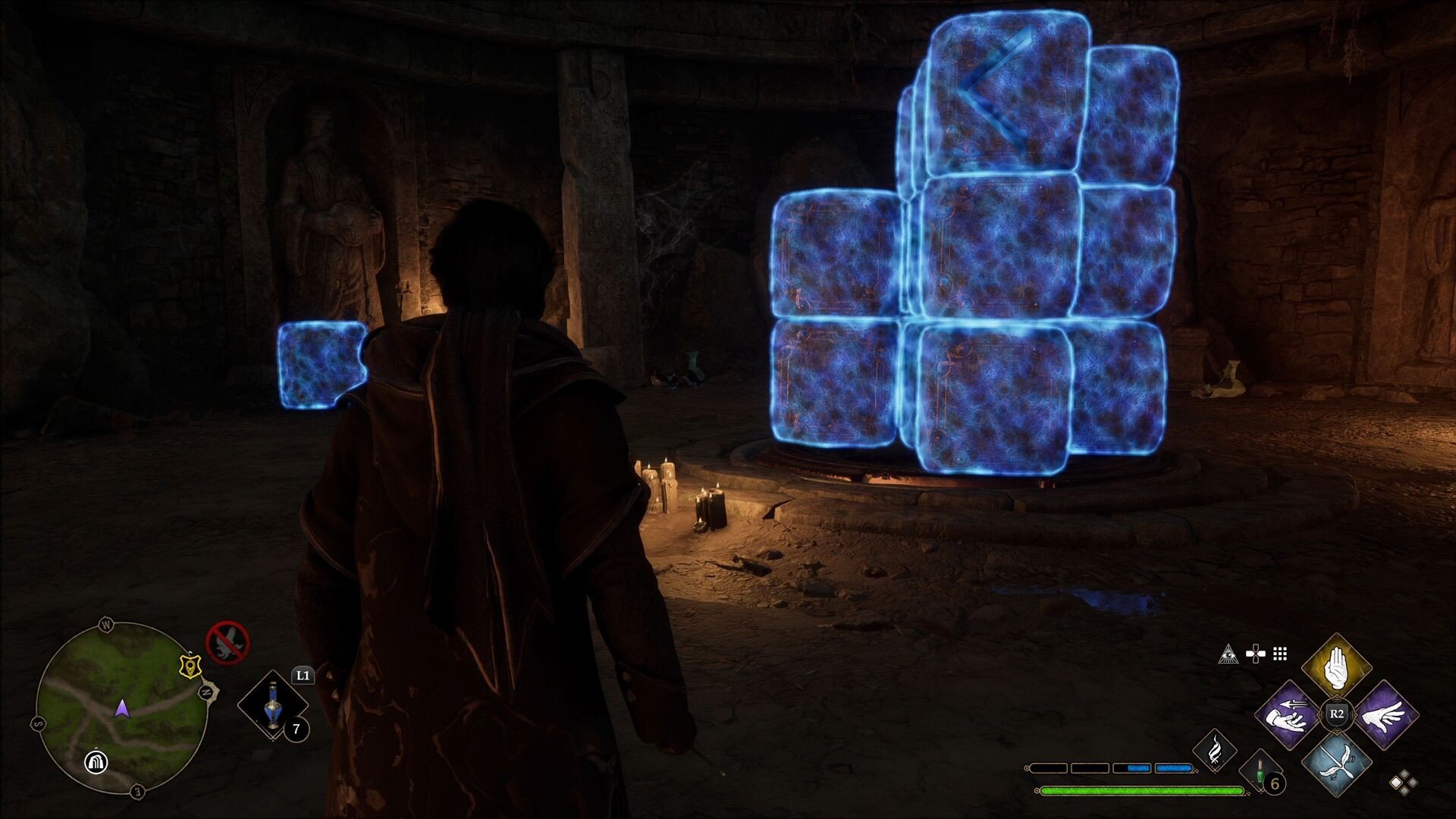Click the grid spell collection icon

[1279, 655]
